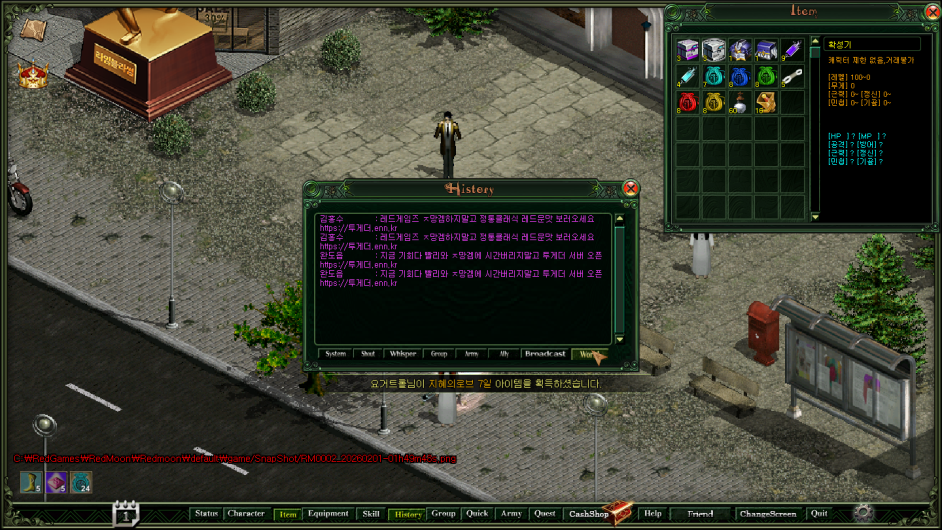The height and width of the screenshot is (530, 942).
Task: Select the white round potion flask item
Action: [739, 102]
